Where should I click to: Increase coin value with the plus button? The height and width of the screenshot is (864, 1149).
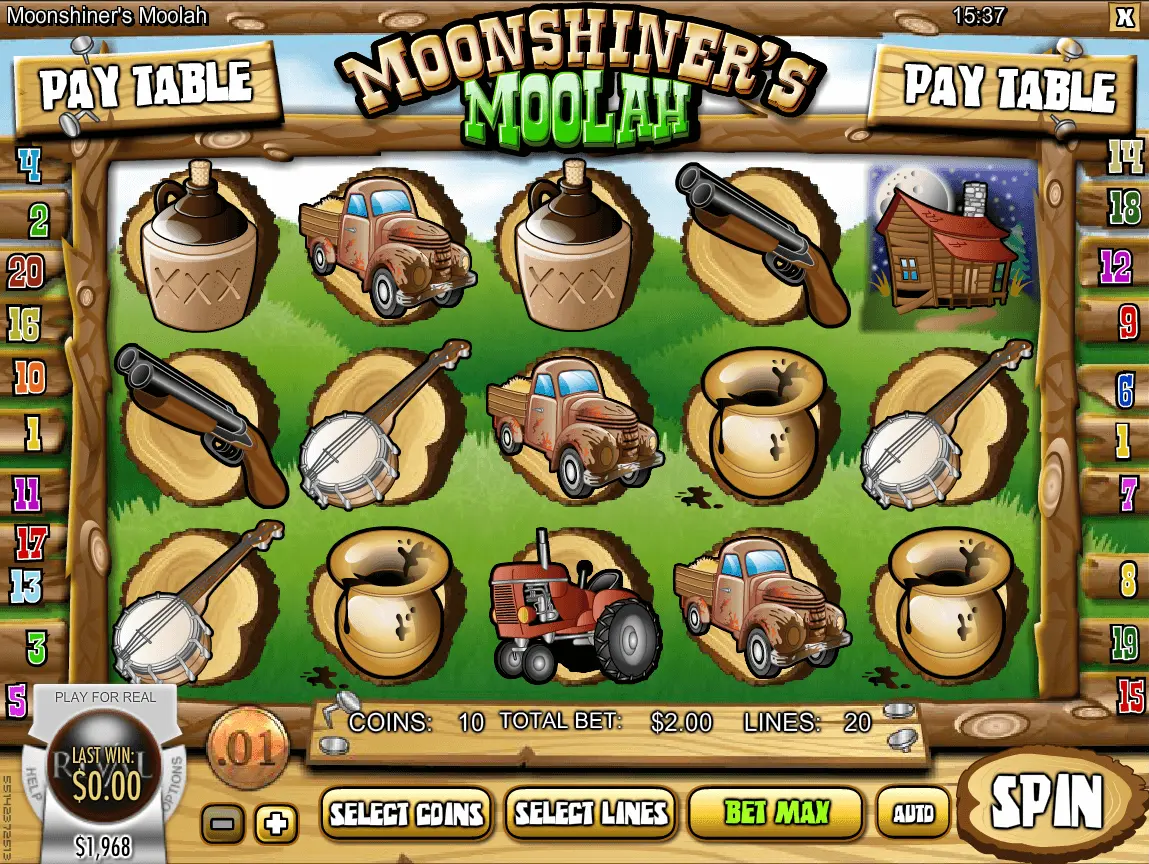(x=276, y=824)
